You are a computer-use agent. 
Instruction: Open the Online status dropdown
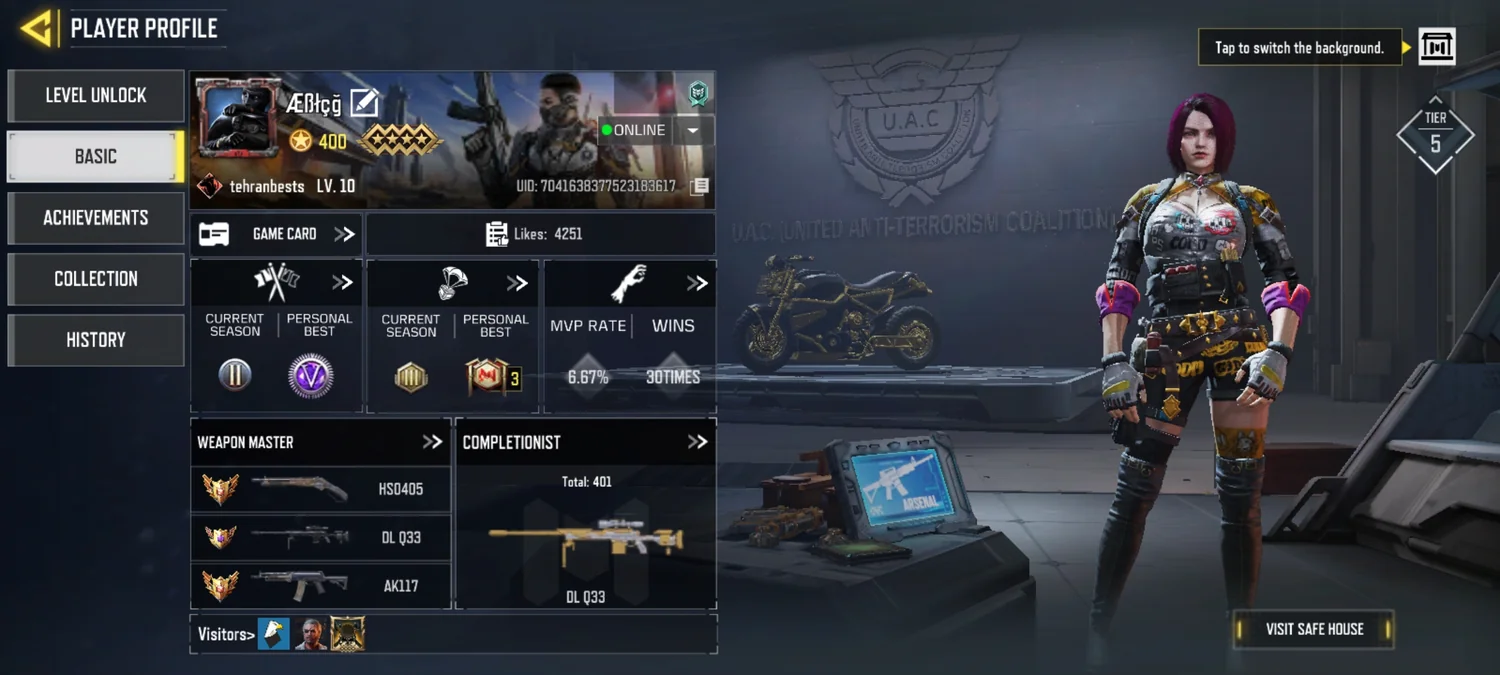693,130
